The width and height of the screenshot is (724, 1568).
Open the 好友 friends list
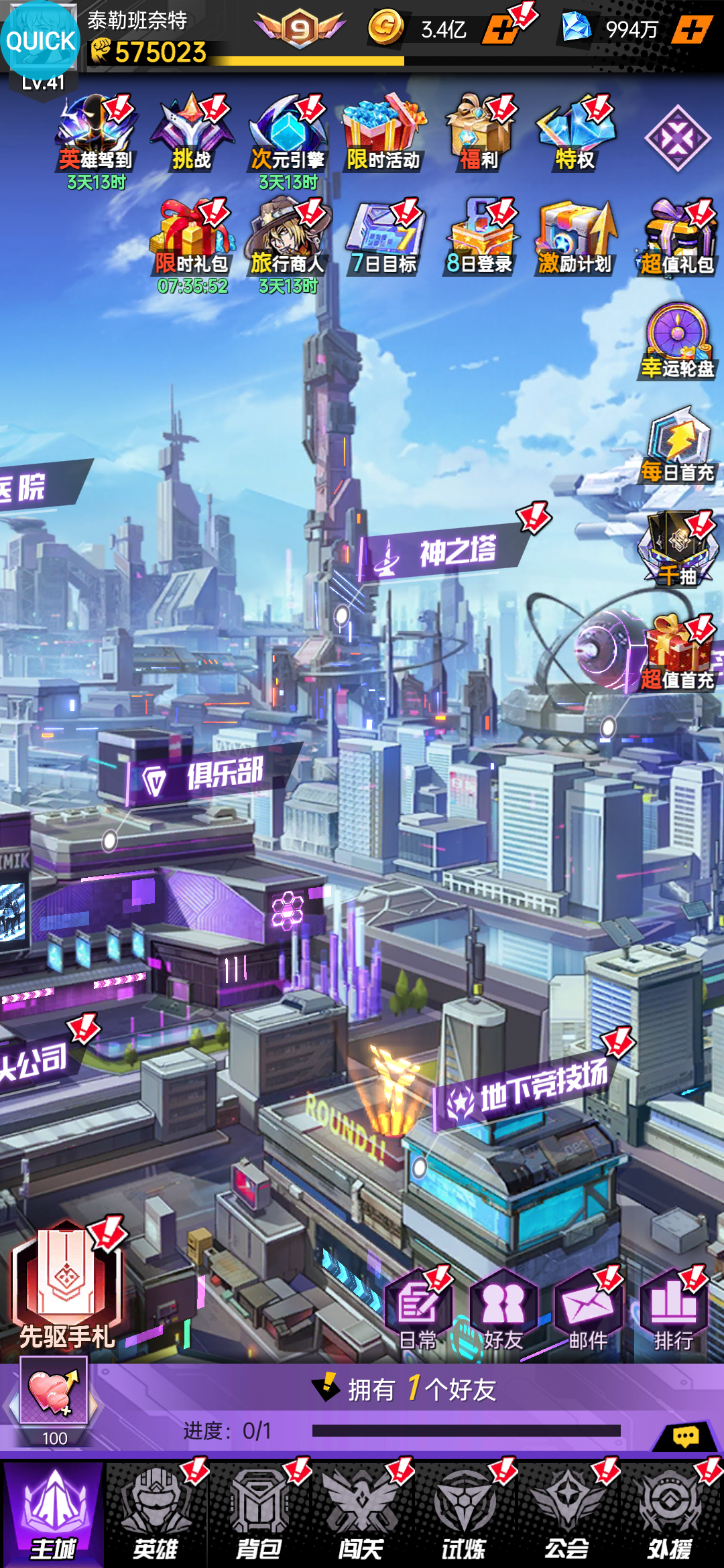[503, 1310]
